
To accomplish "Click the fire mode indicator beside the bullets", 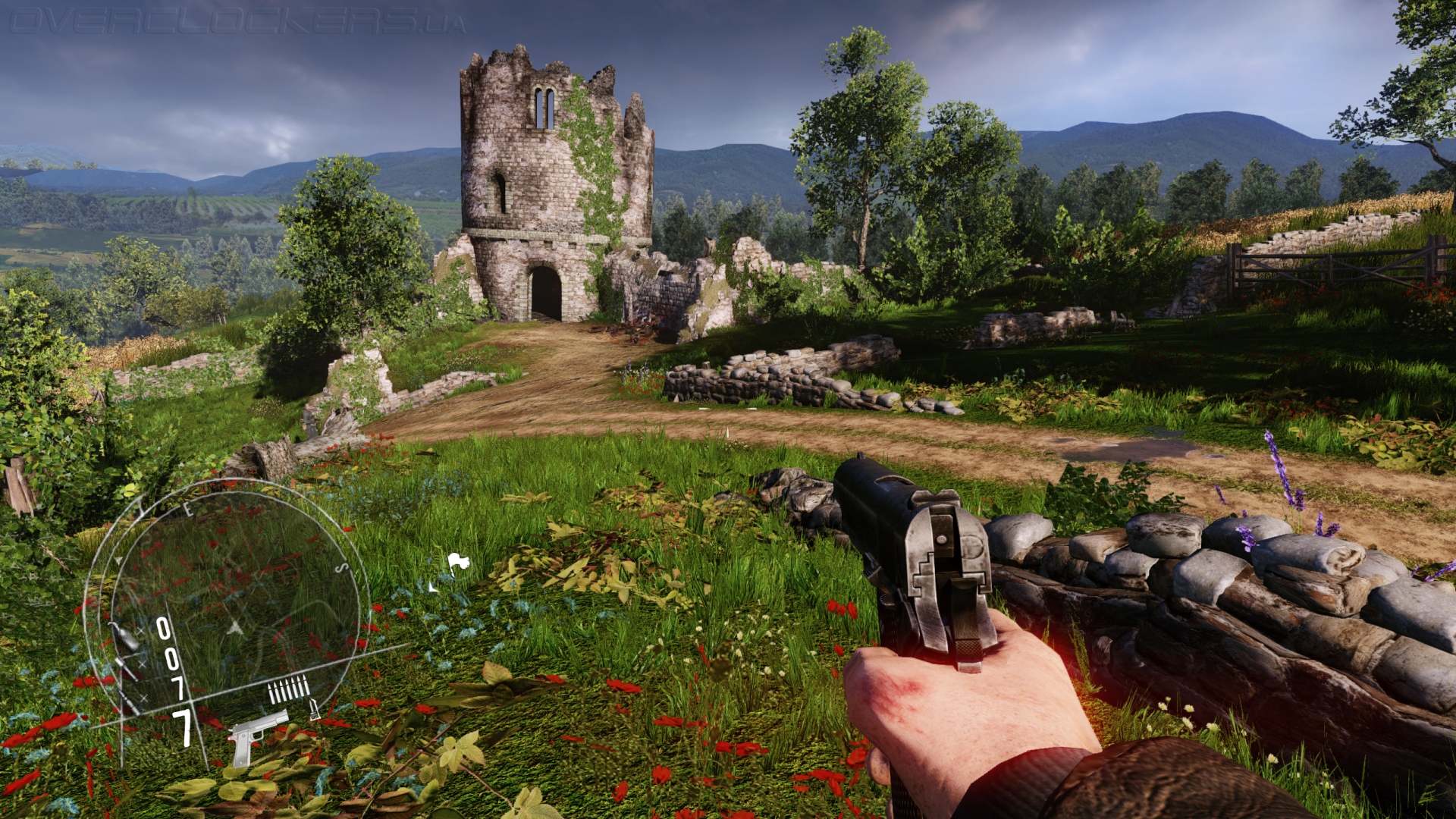I will (x=315, y=710).
